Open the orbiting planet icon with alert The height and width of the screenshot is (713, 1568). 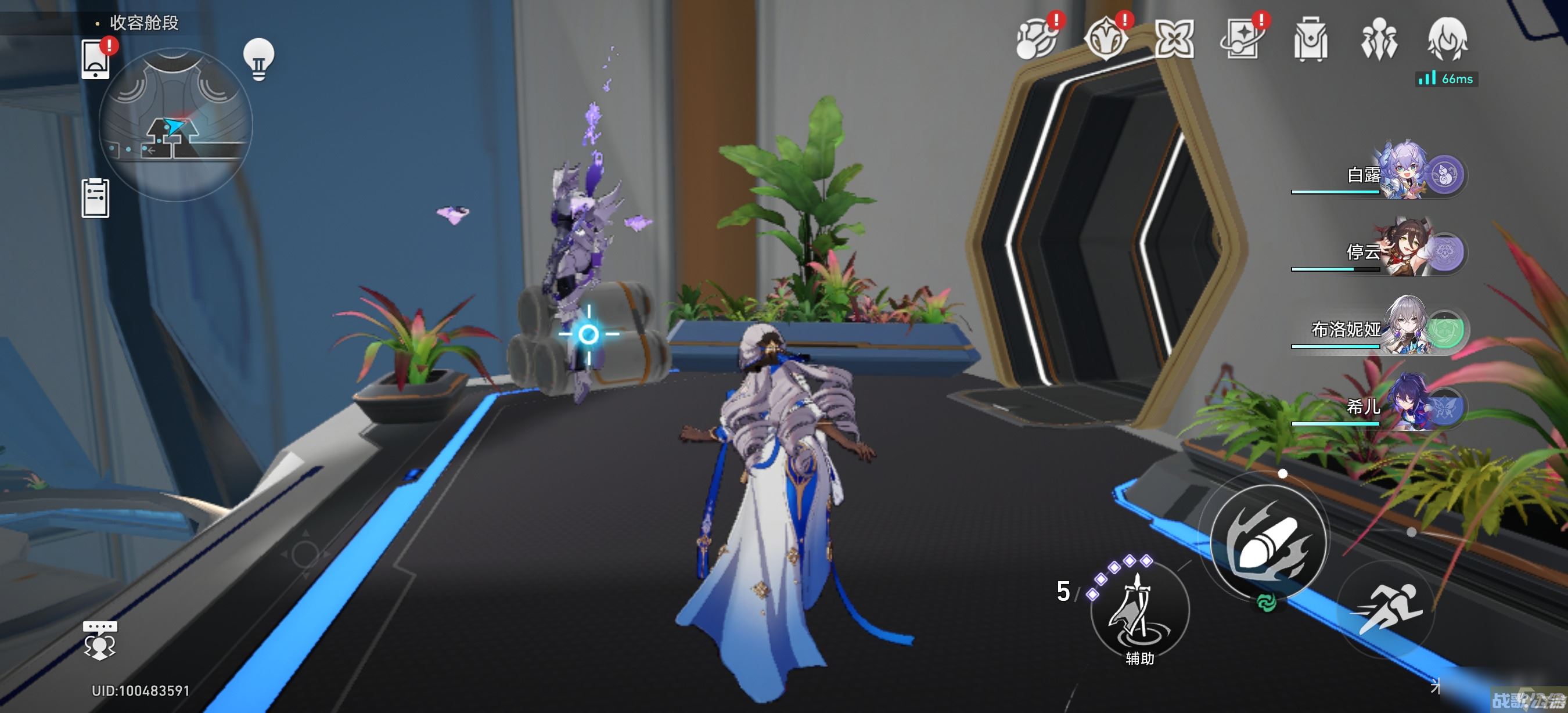pyautogui.click(x=1035, y=39)
